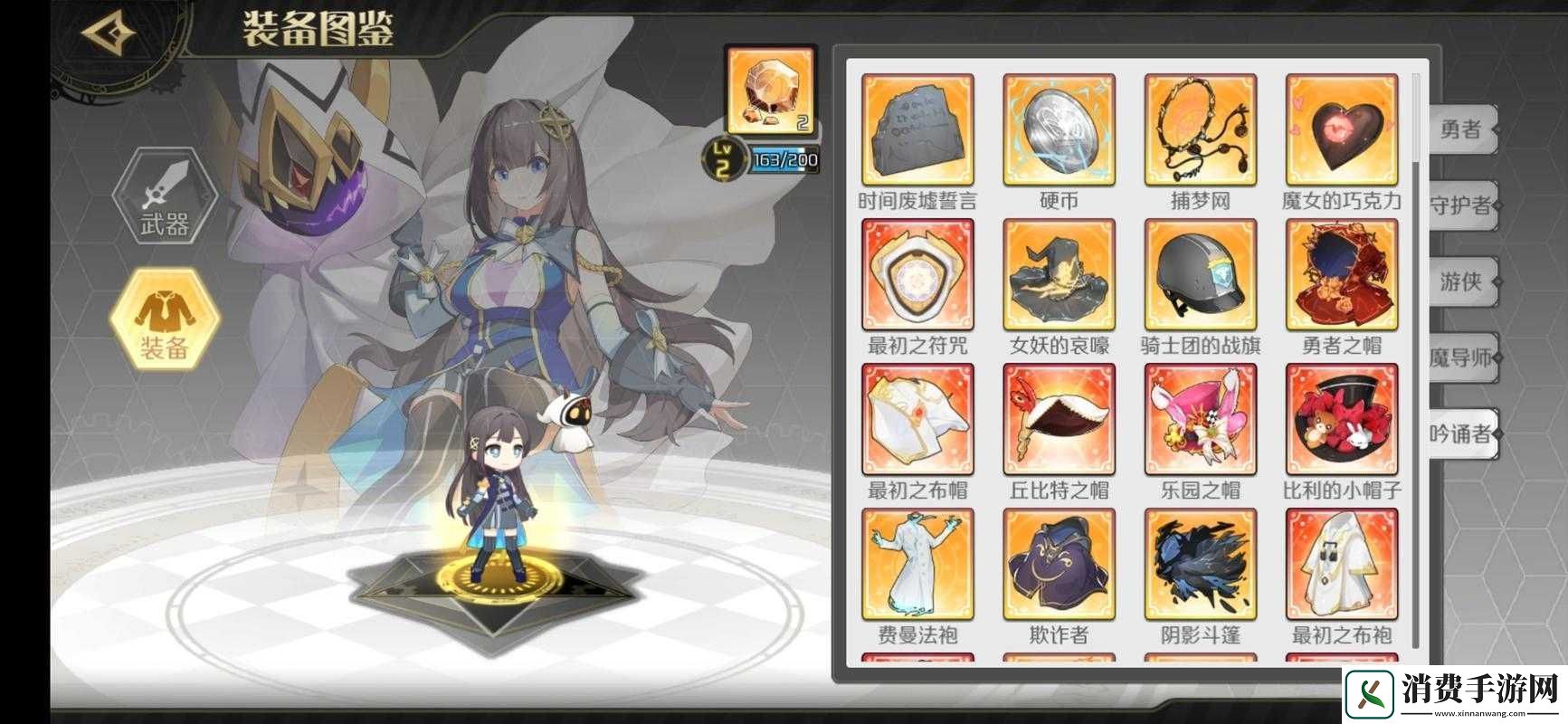View the 最初之符咒 charm
Image resolution: width=1568 pixels, height=724 pixels.
pos(917,275)
